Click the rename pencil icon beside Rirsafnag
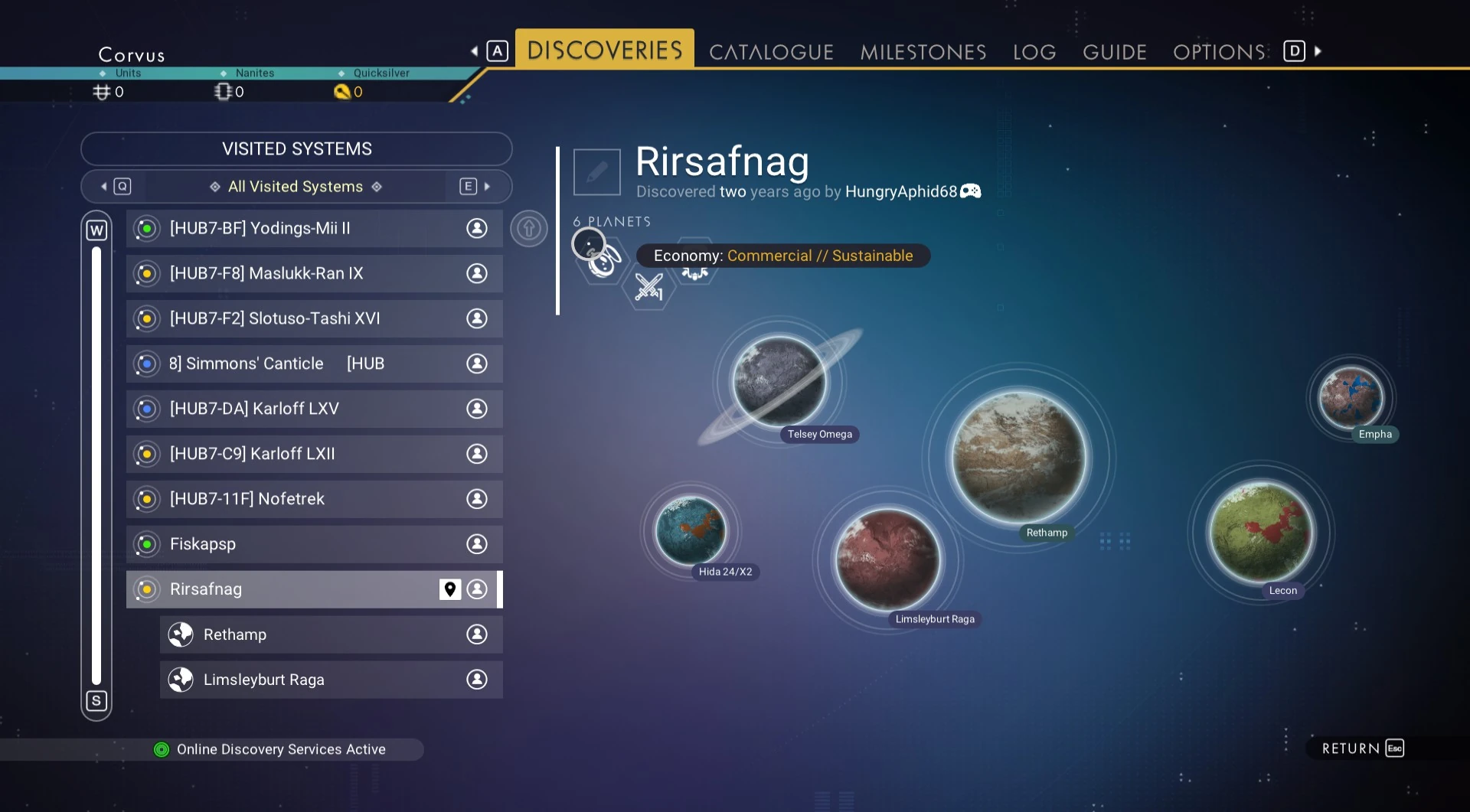 tap(596, 172)
